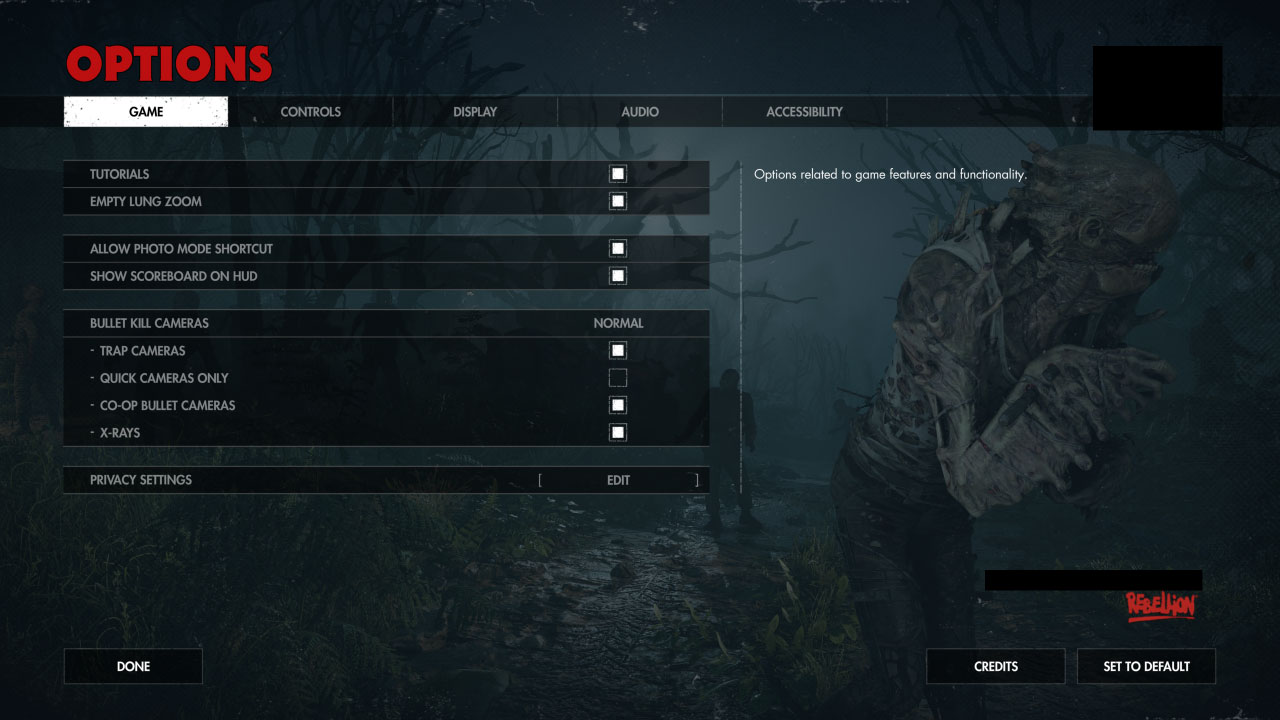Go to the Audio tab
1280x720 pixels.
(639, 111)
